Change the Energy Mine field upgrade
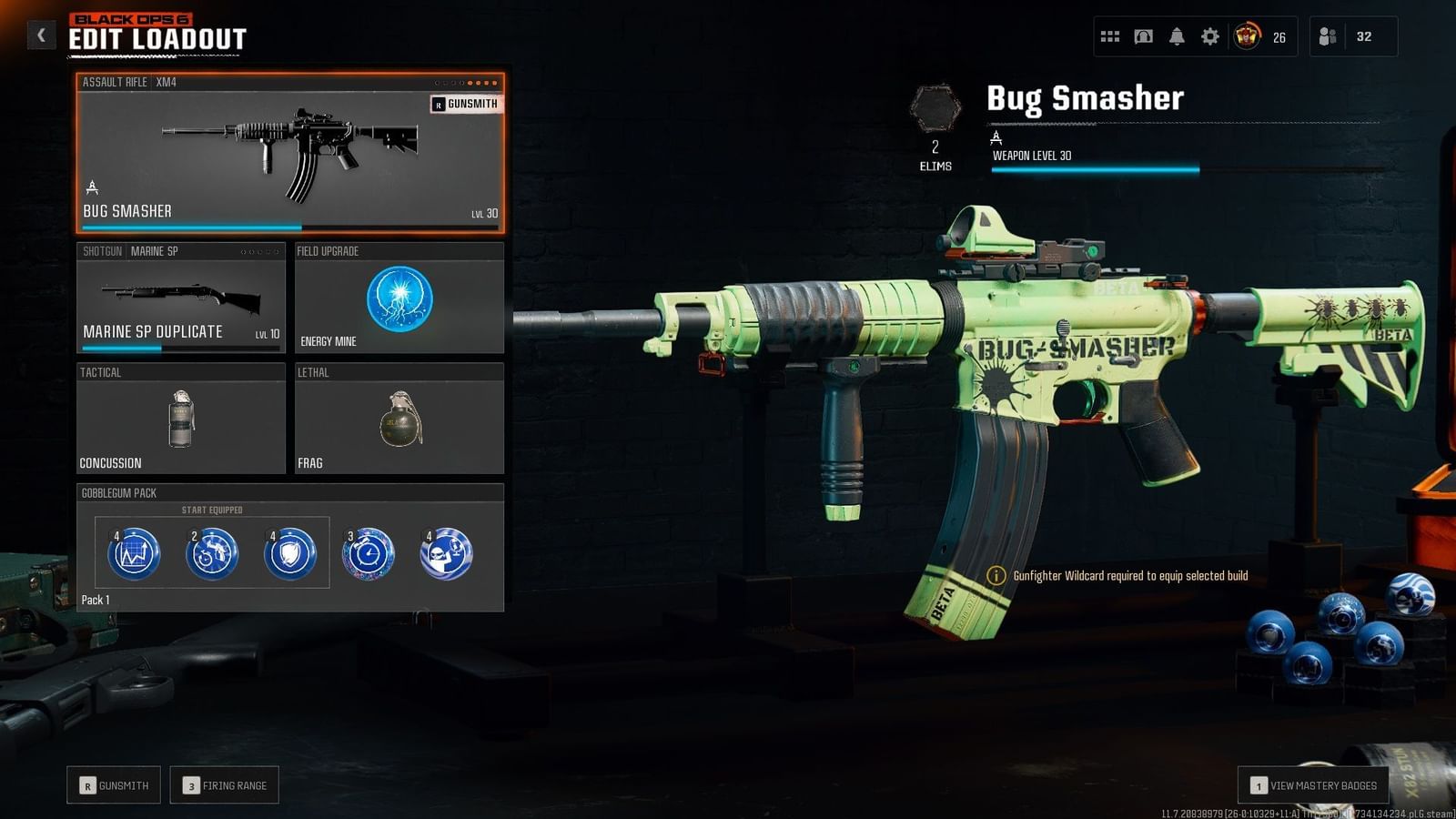Screen dimensions: 1456x819 [x=399, y=298]
